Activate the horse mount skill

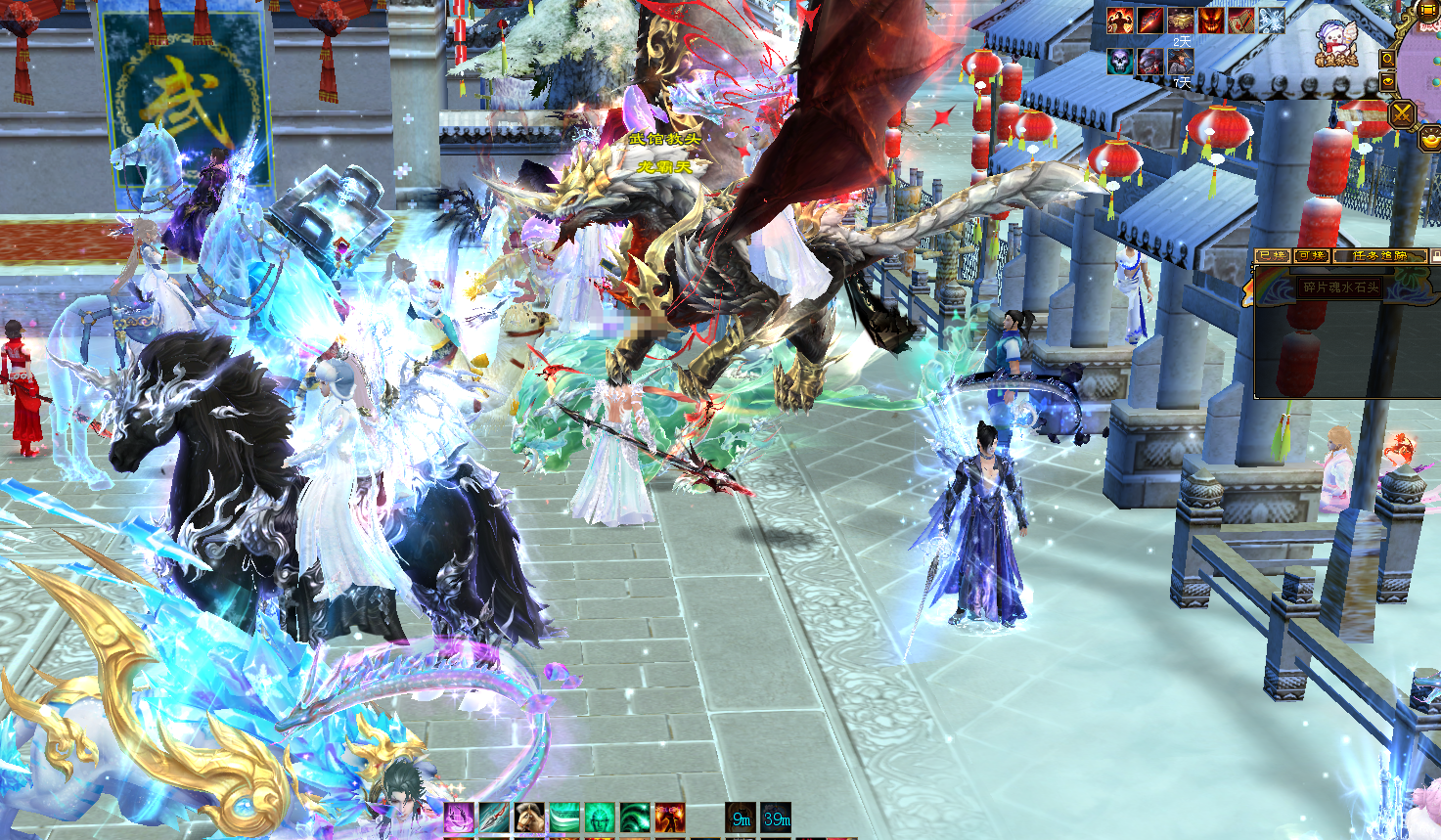[x=530, y=818]
